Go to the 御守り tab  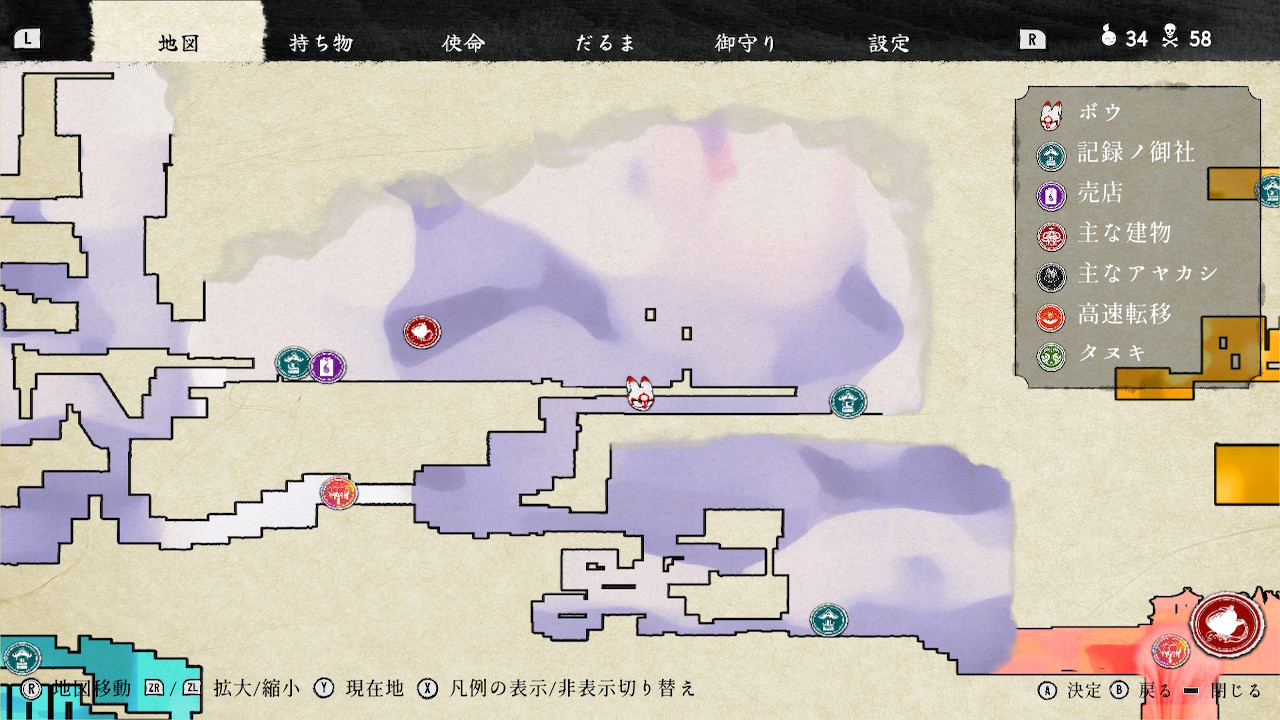tap(746, 42)
